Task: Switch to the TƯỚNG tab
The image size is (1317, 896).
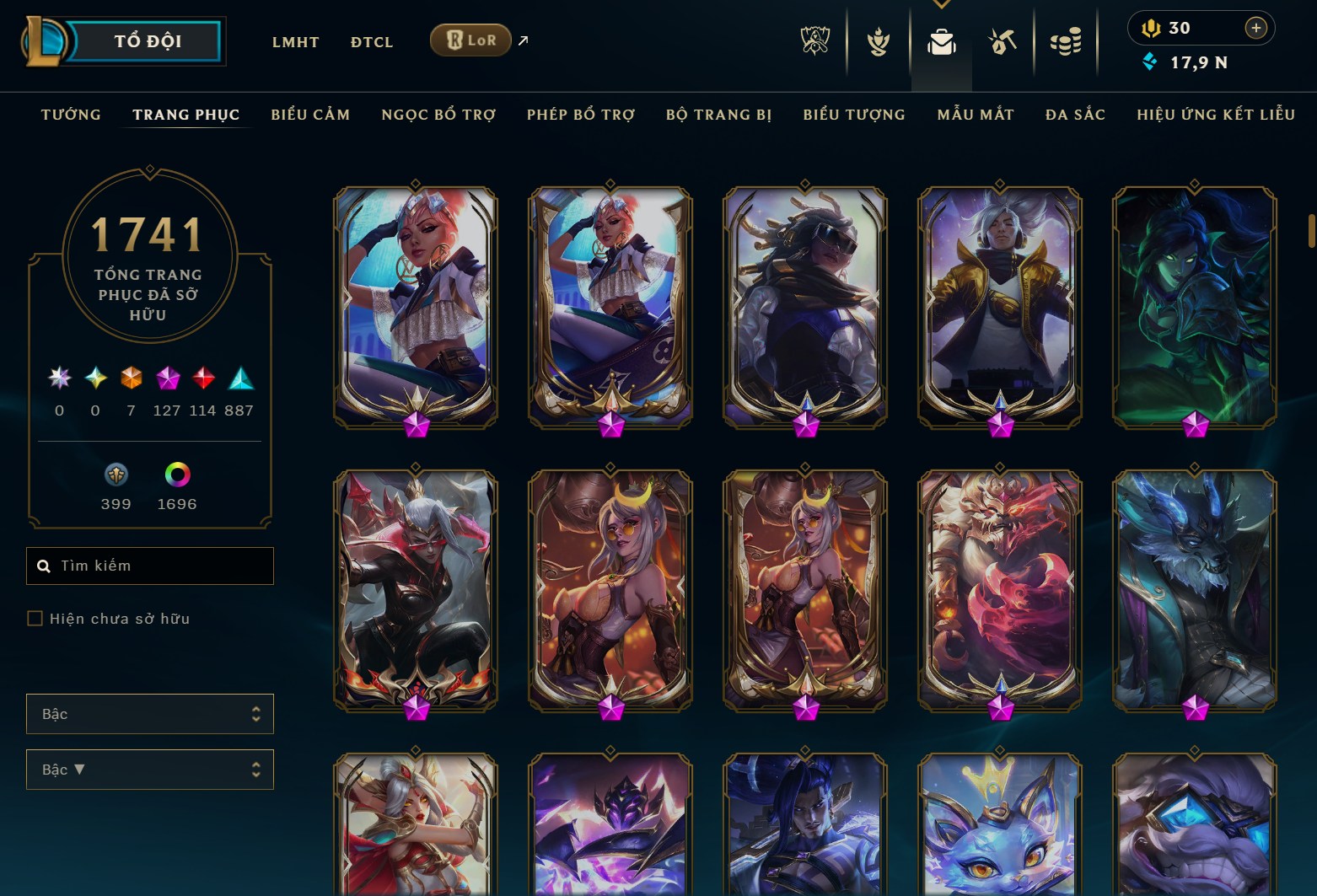Action: 71,115
